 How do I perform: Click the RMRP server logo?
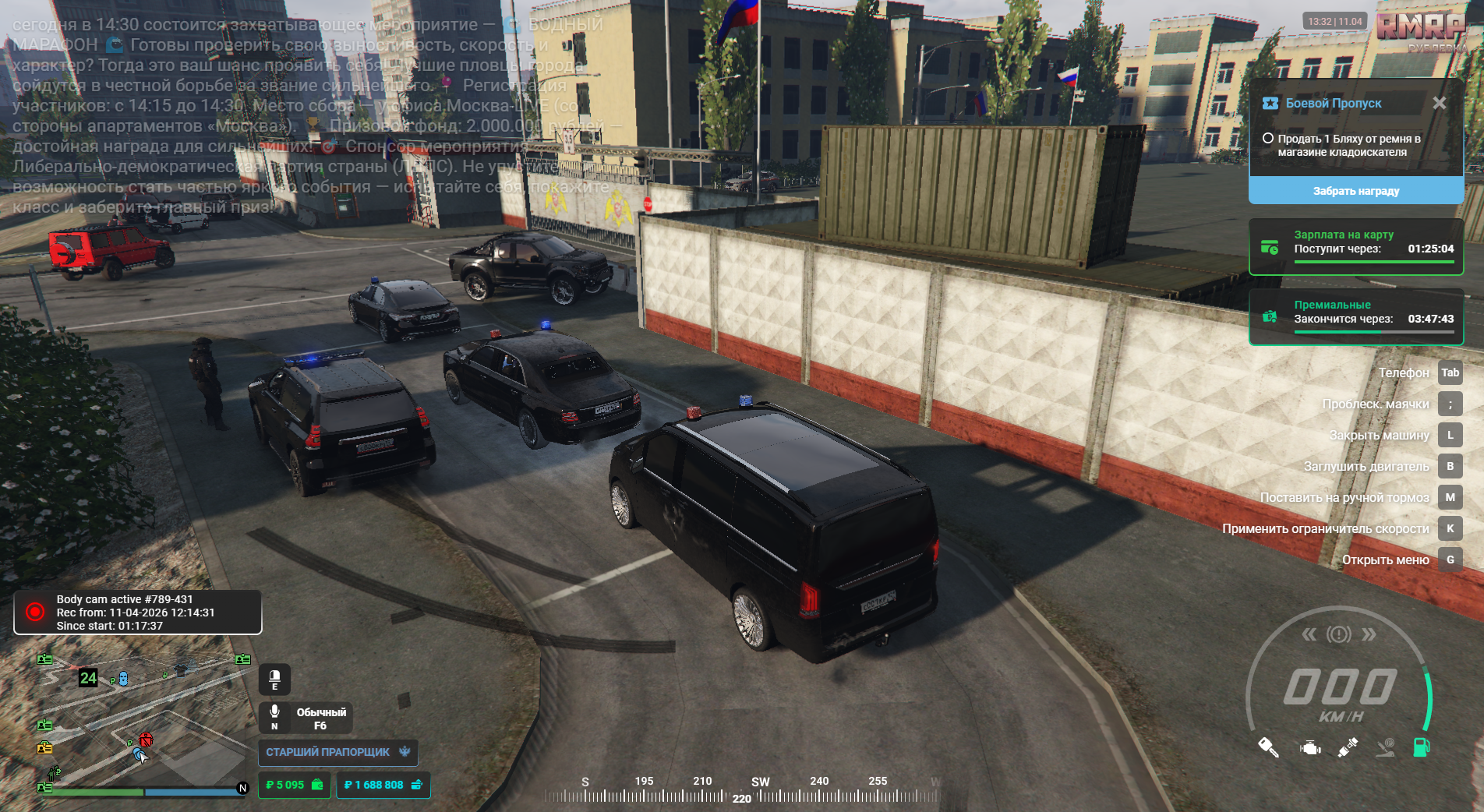(x=1421, y=30)
